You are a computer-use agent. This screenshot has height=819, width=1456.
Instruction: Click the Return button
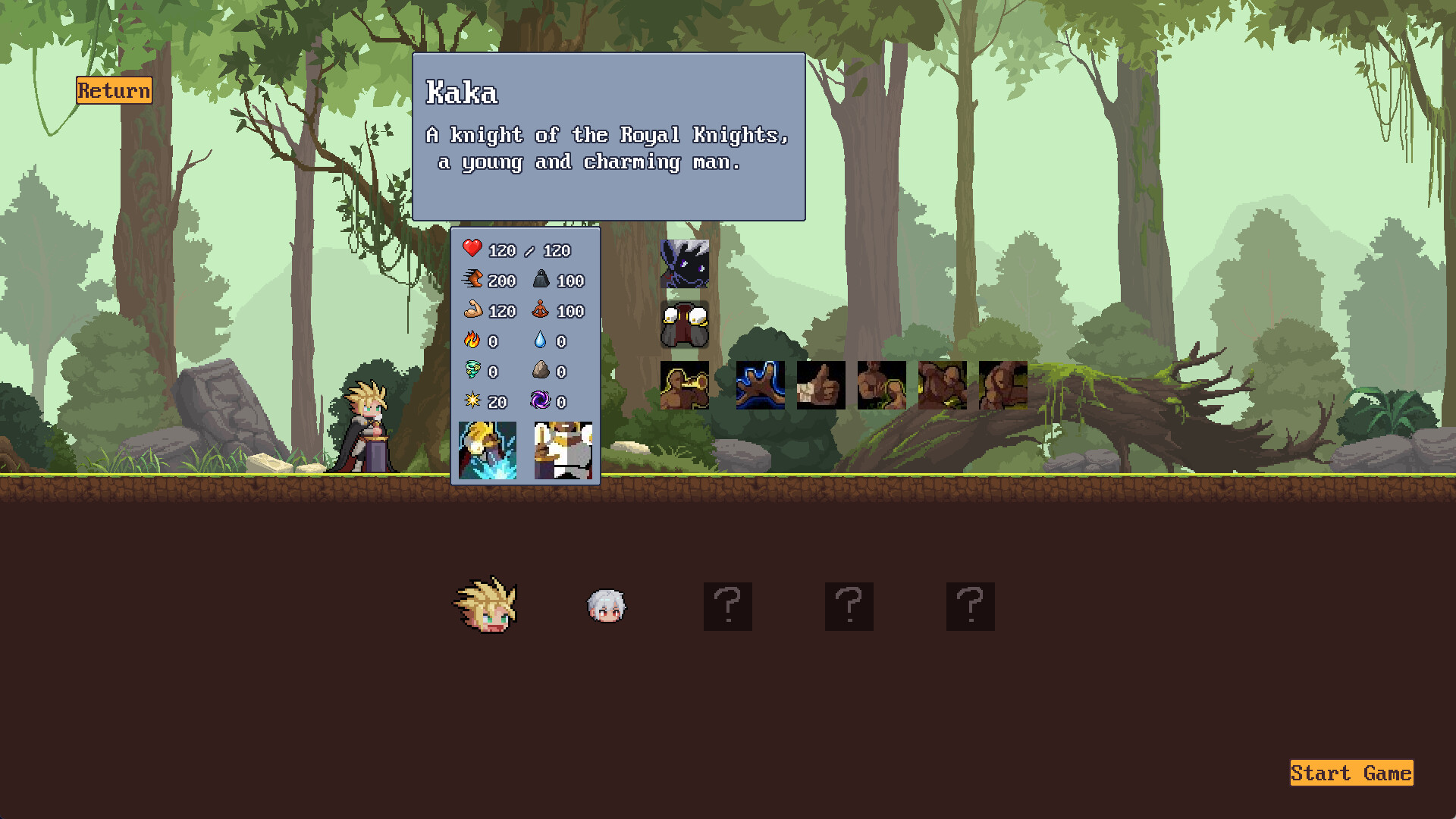(113, 92)
